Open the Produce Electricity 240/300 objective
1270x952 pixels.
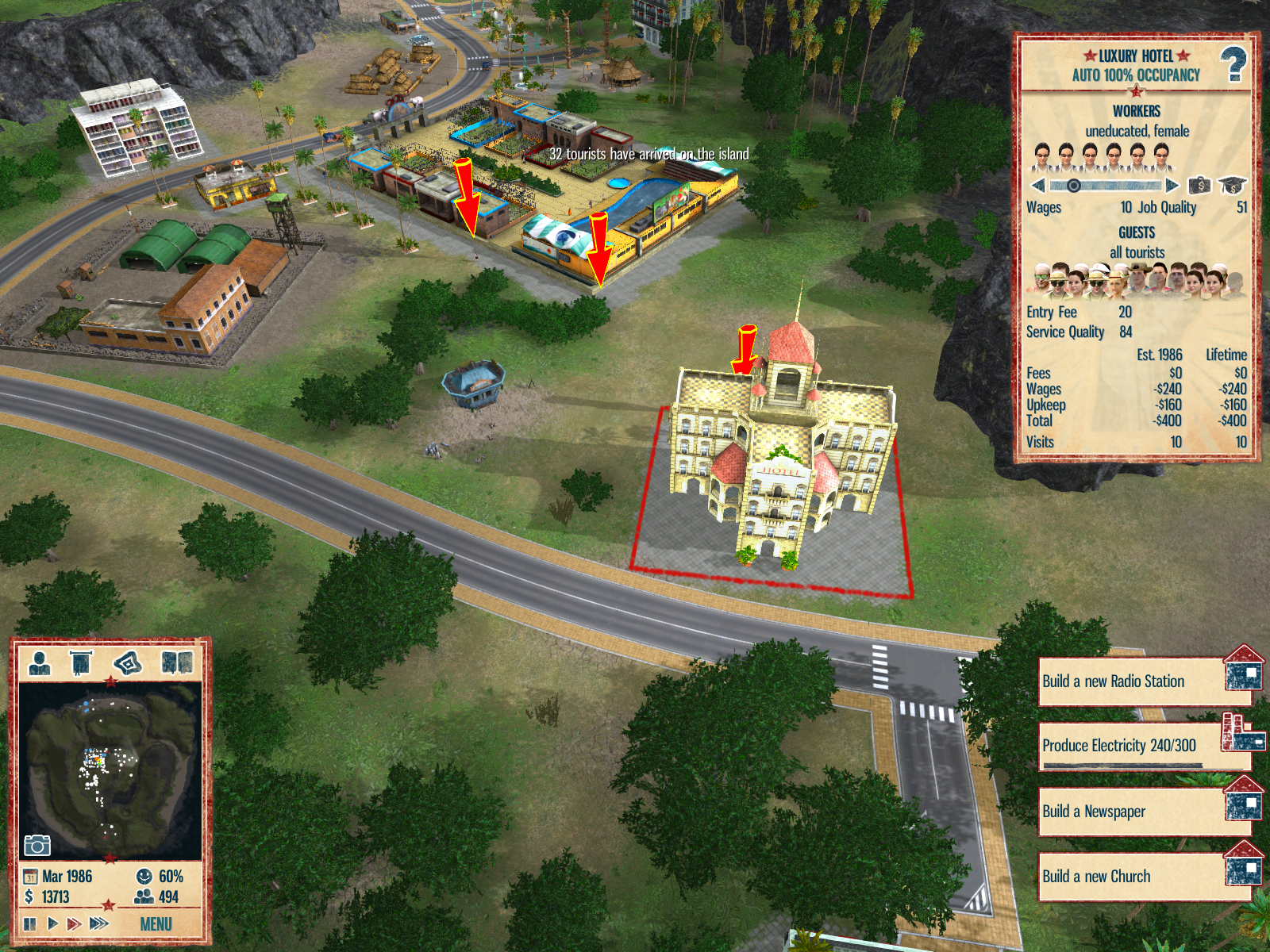tap(1135, 746)
